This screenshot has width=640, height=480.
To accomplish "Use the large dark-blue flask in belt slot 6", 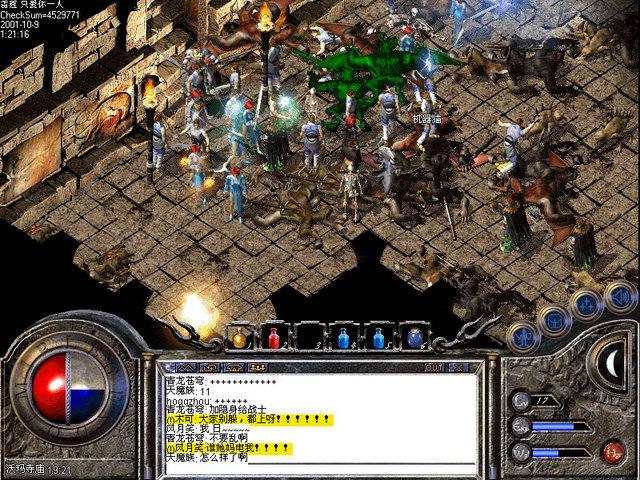I will click(413, 339).
